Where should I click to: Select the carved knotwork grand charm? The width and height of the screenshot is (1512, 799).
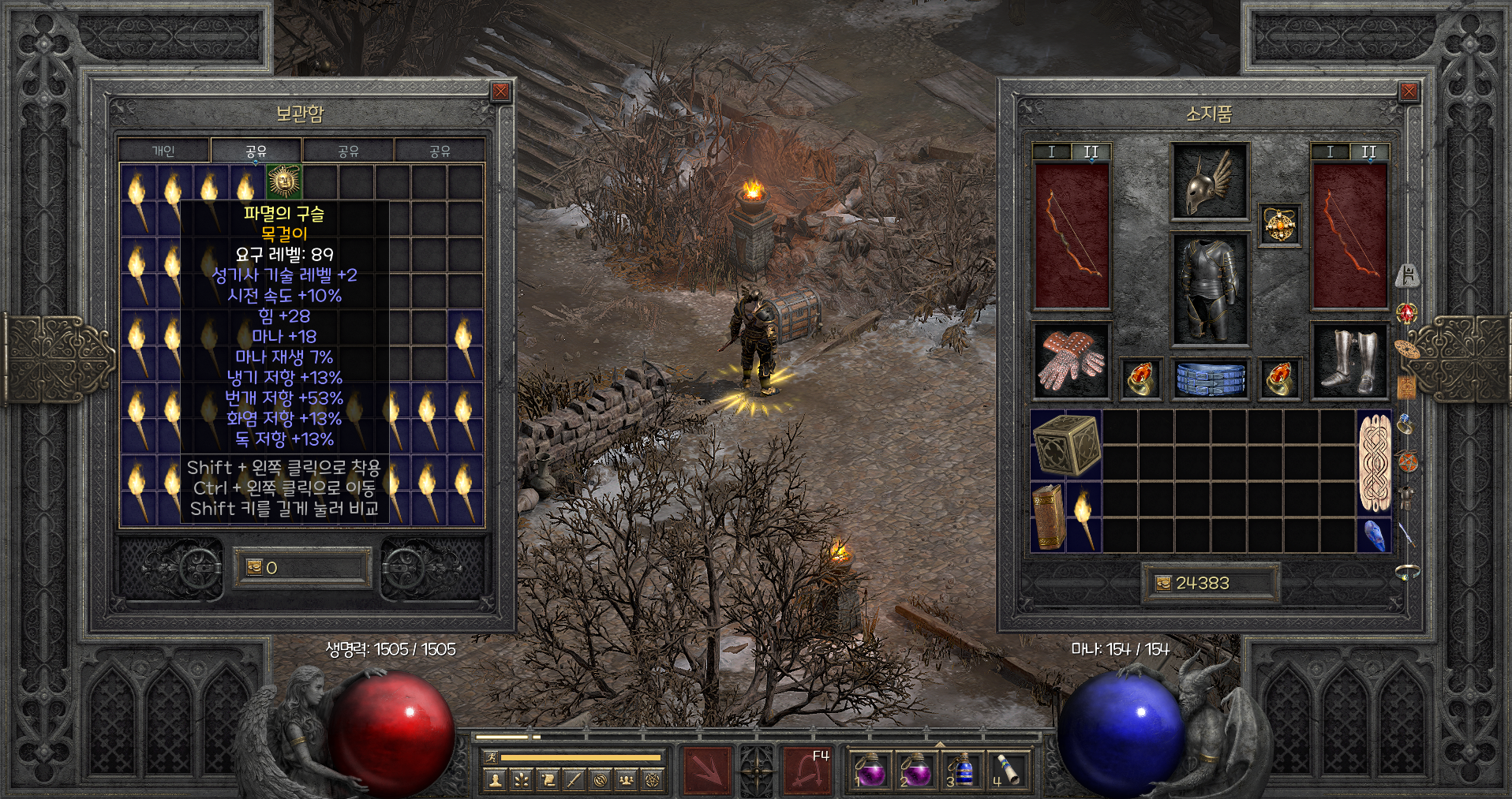pyautogui.click(x=1374, y=462)
